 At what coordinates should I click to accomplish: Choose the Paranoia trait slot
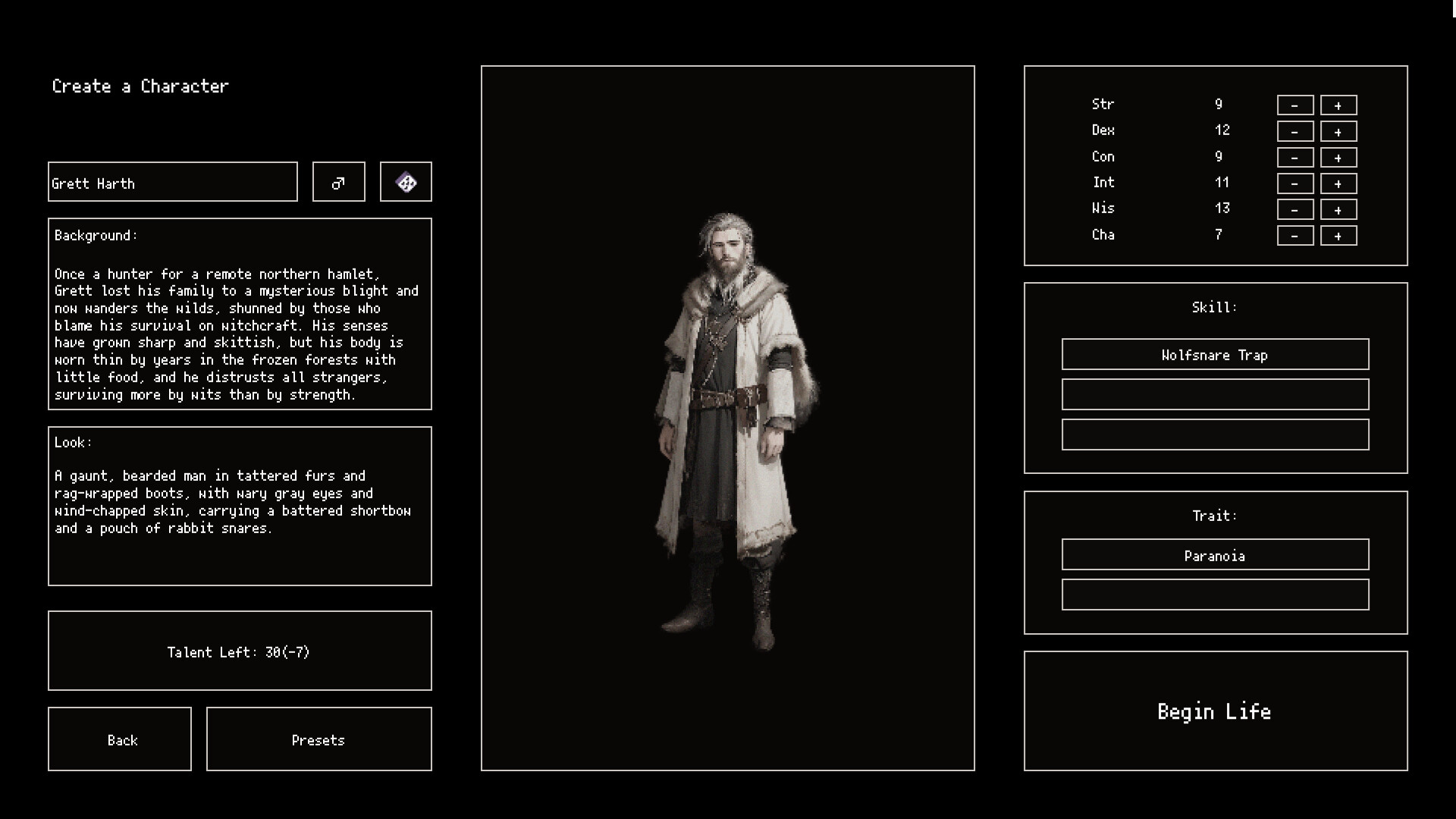coord(1215,555)
